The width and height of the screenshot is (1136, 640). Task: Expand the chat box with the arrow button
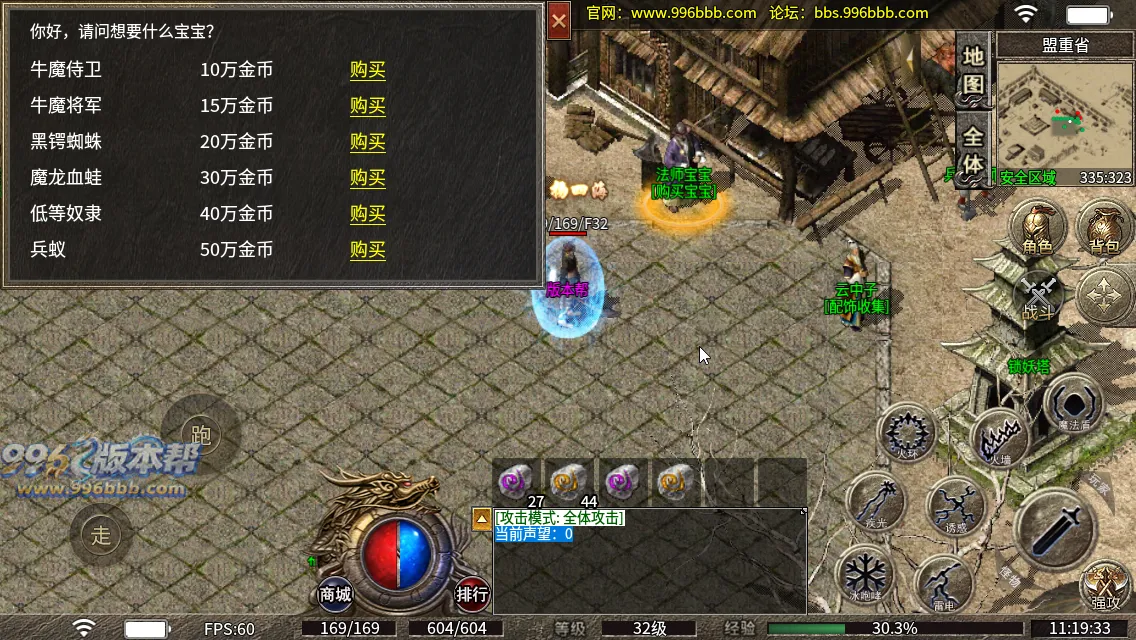481,518
